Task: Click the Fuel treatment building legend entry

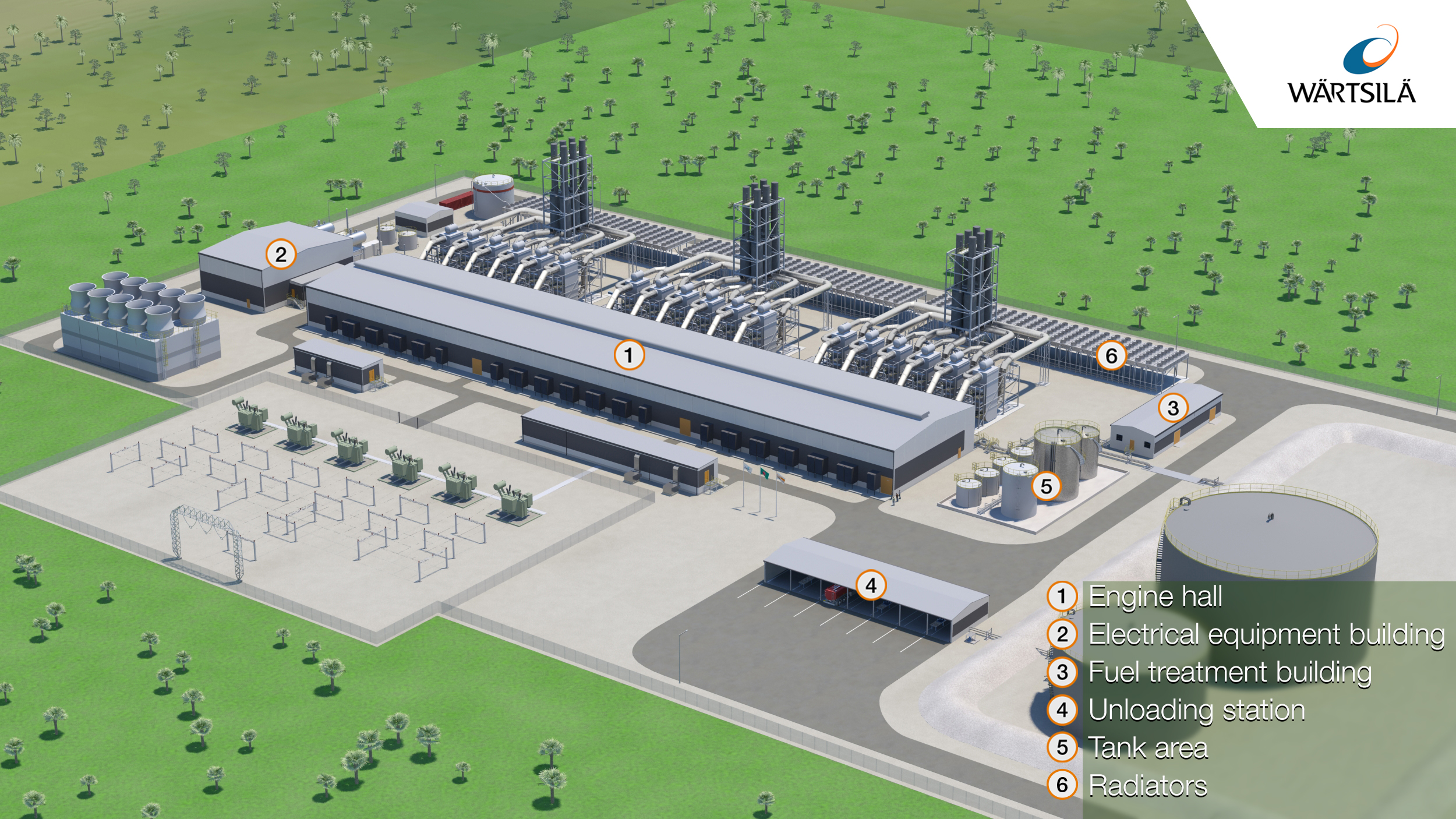Action: point(1229,672)
